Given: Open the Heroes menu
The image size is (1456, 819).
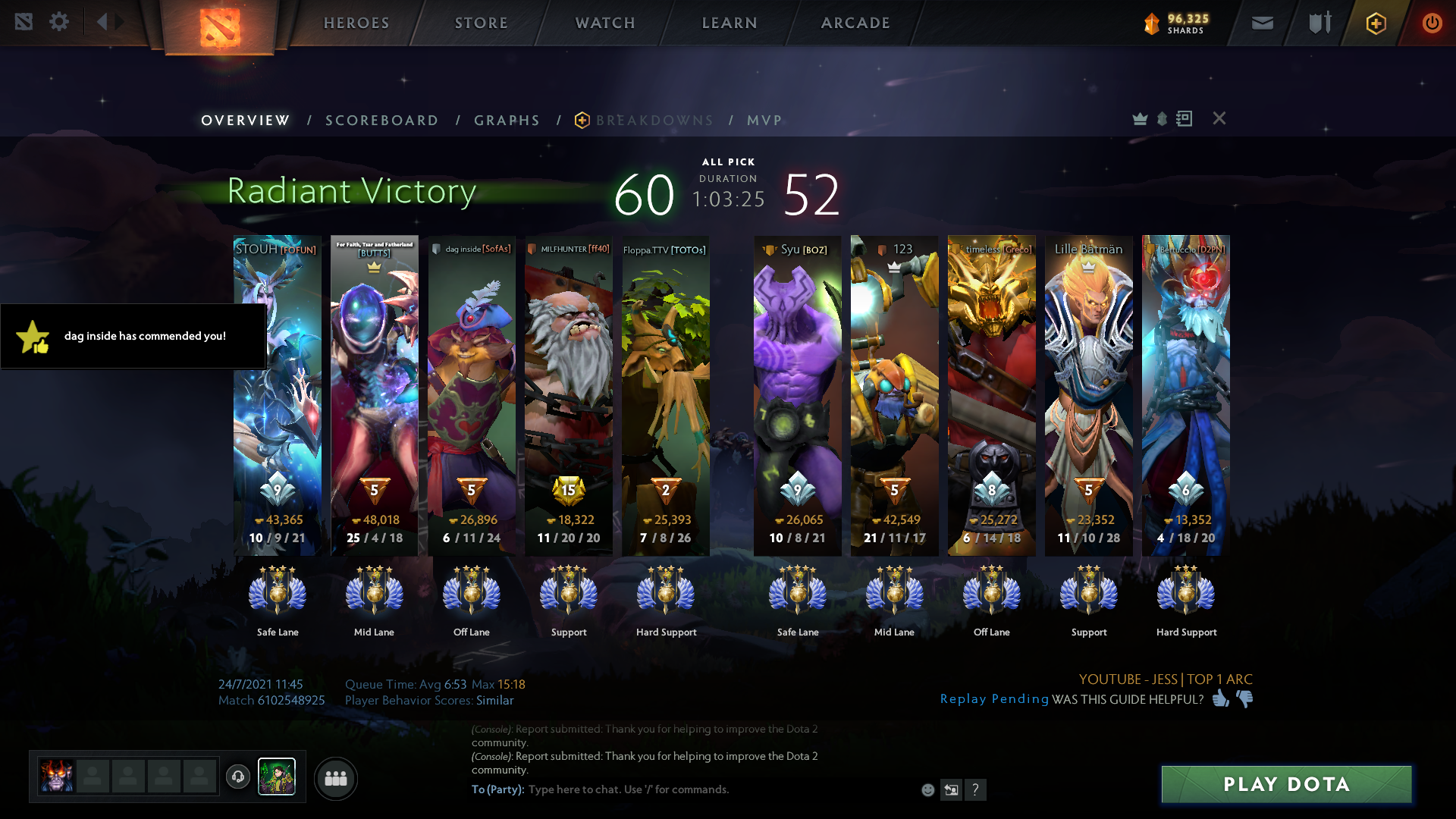Looking at the screenshot, I should 356,23.
